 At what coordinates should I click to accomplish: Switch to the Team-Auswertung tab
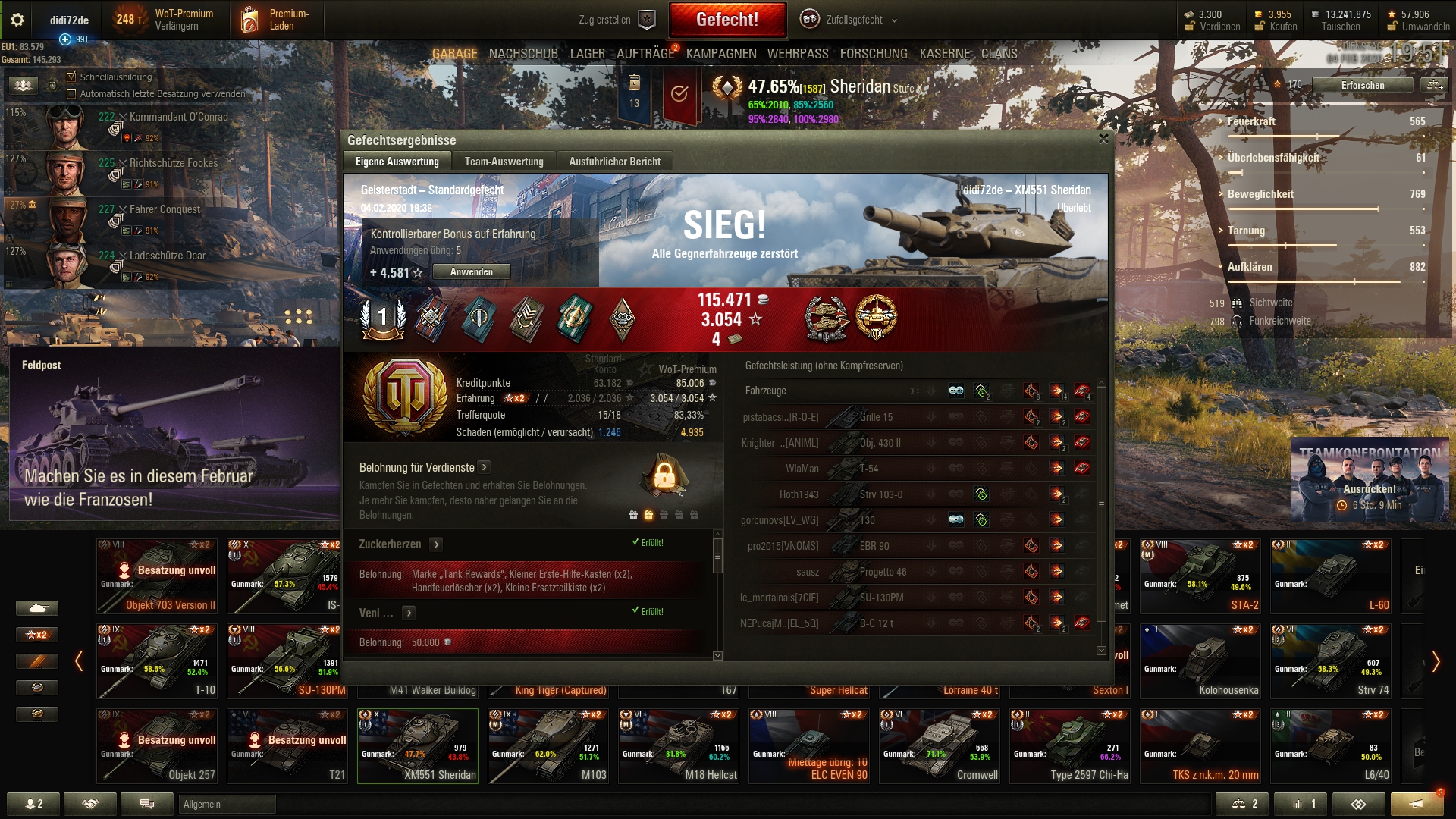coord(504,161)
